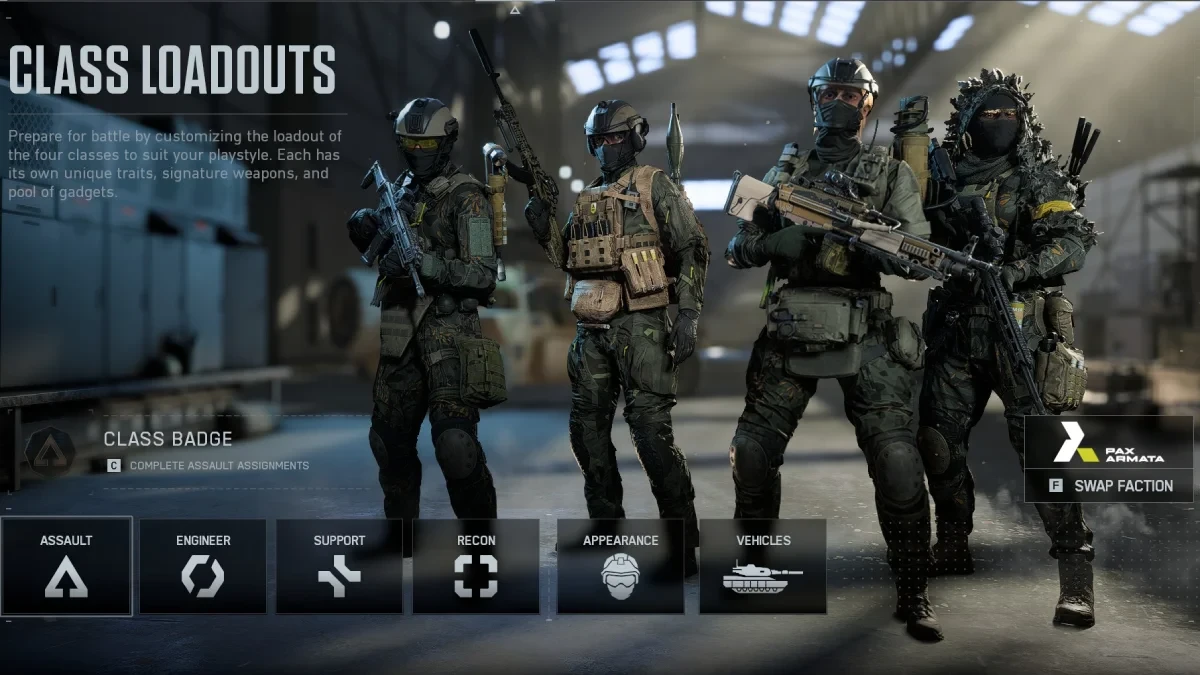Select the Assault class tile

point(66,566)
